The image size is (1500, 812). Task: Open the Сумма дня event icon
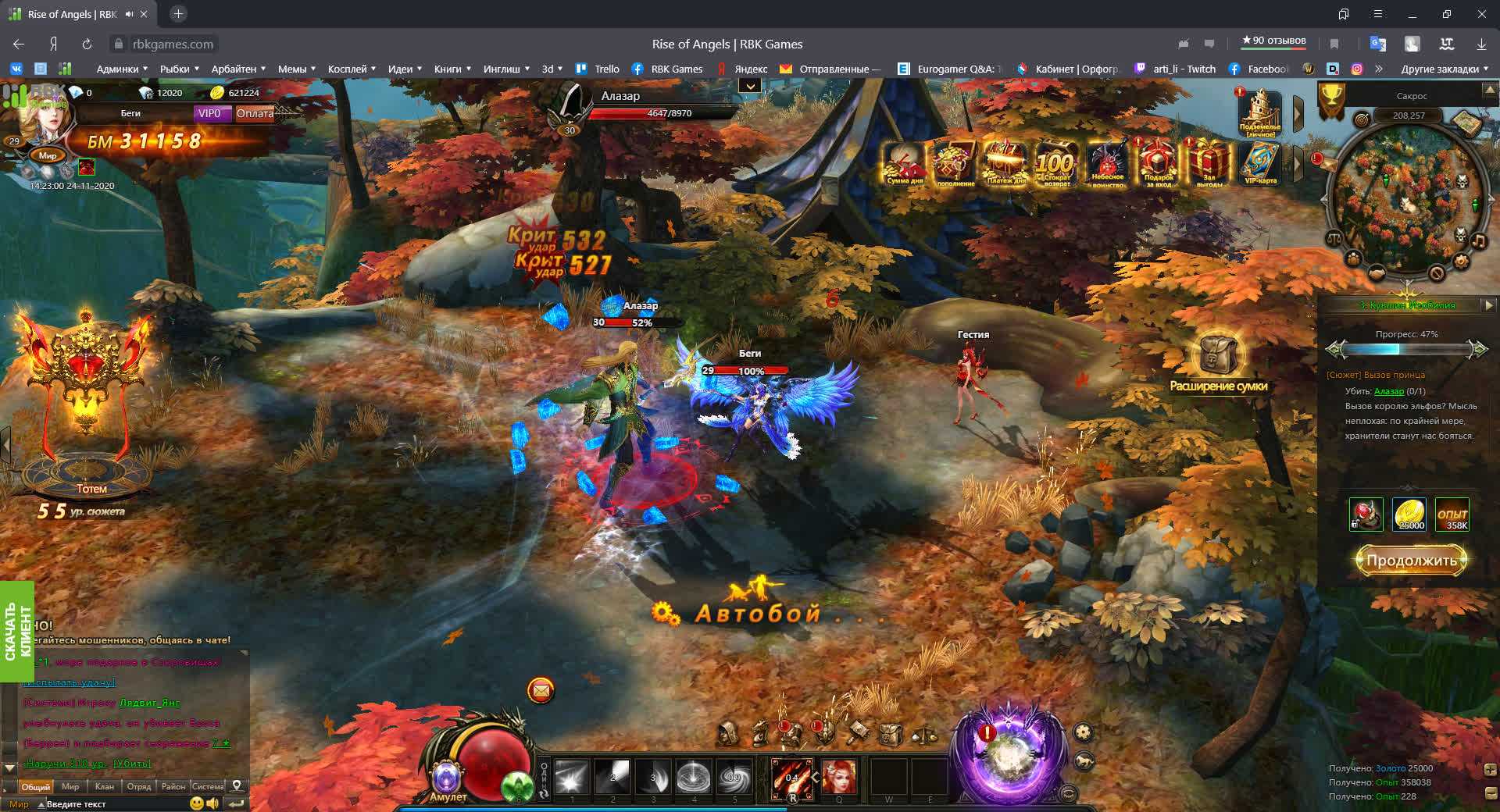click(x=905, y=162)
